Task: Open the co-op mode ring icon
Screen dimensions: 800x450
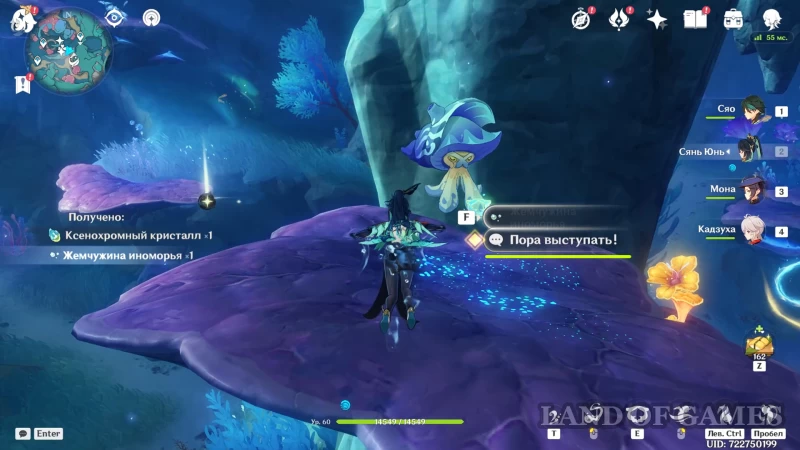Action: point(151,17)
